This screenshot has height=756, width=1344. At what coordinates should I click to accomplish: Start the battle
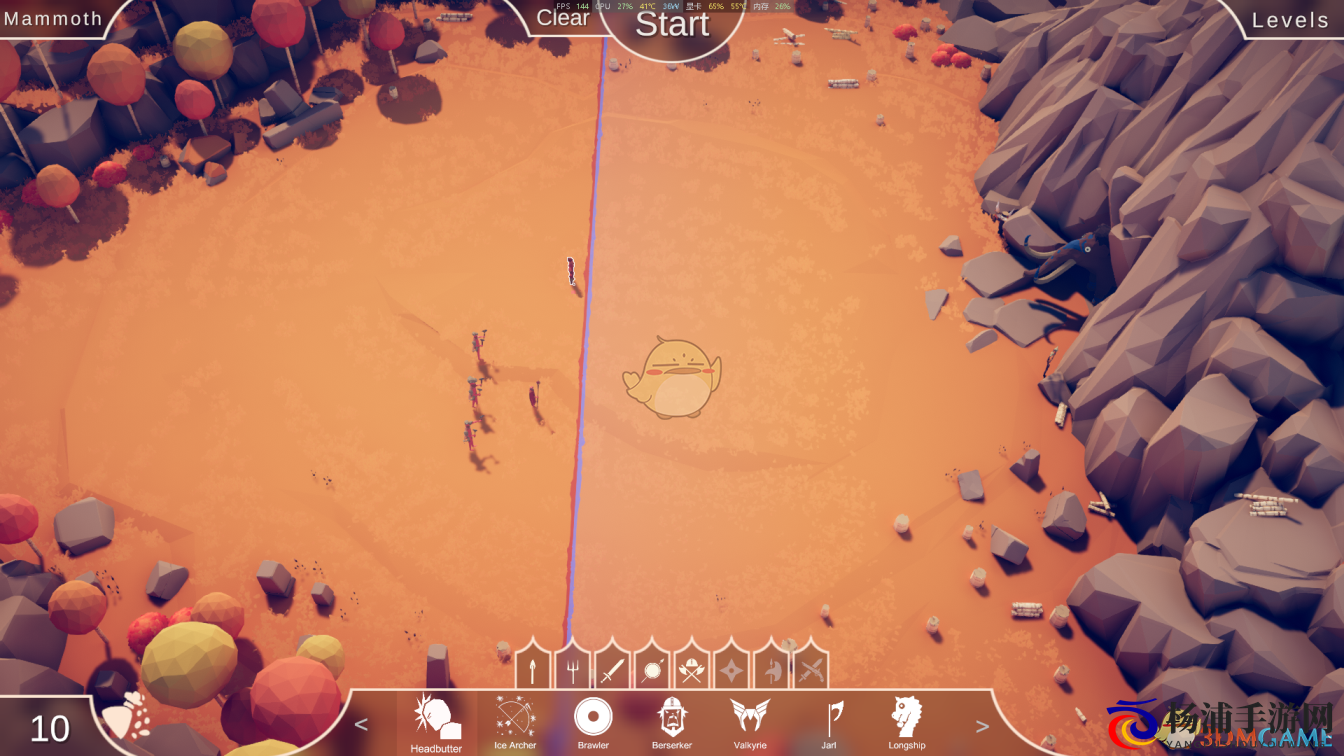(672, 24)
